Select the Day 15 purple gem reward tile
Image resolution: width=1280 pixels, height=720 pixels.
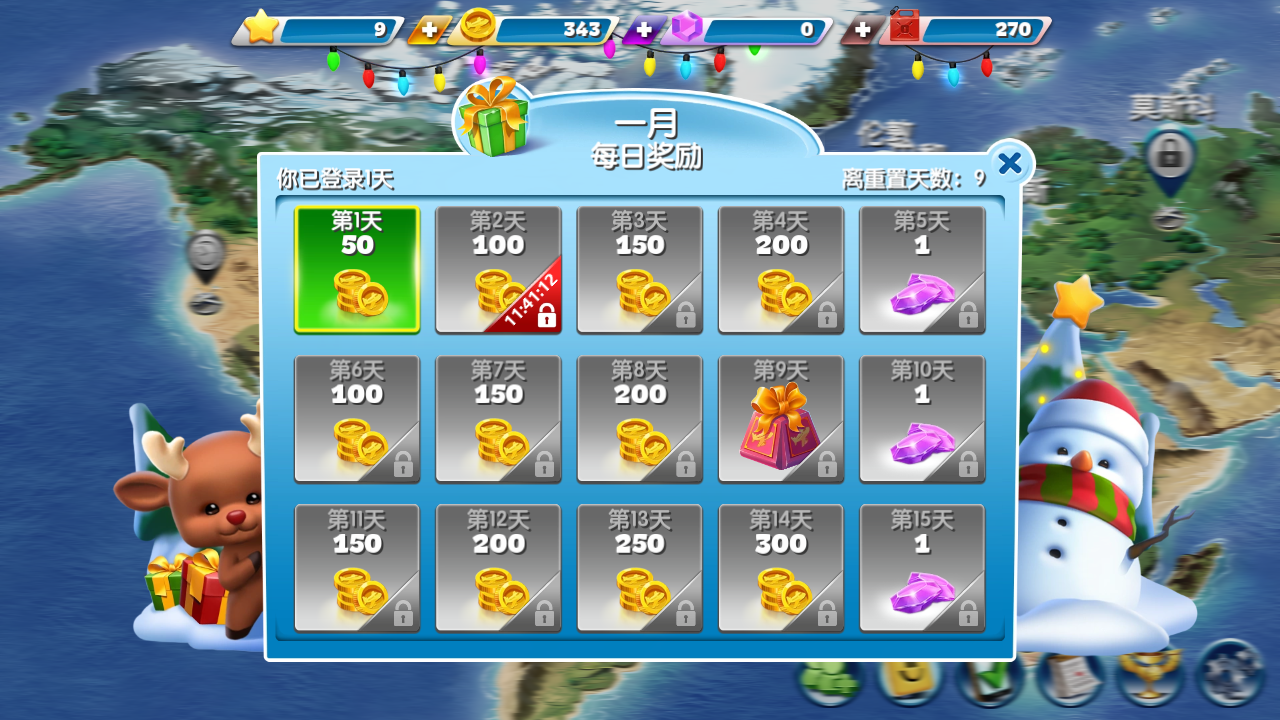coord(922,568)
